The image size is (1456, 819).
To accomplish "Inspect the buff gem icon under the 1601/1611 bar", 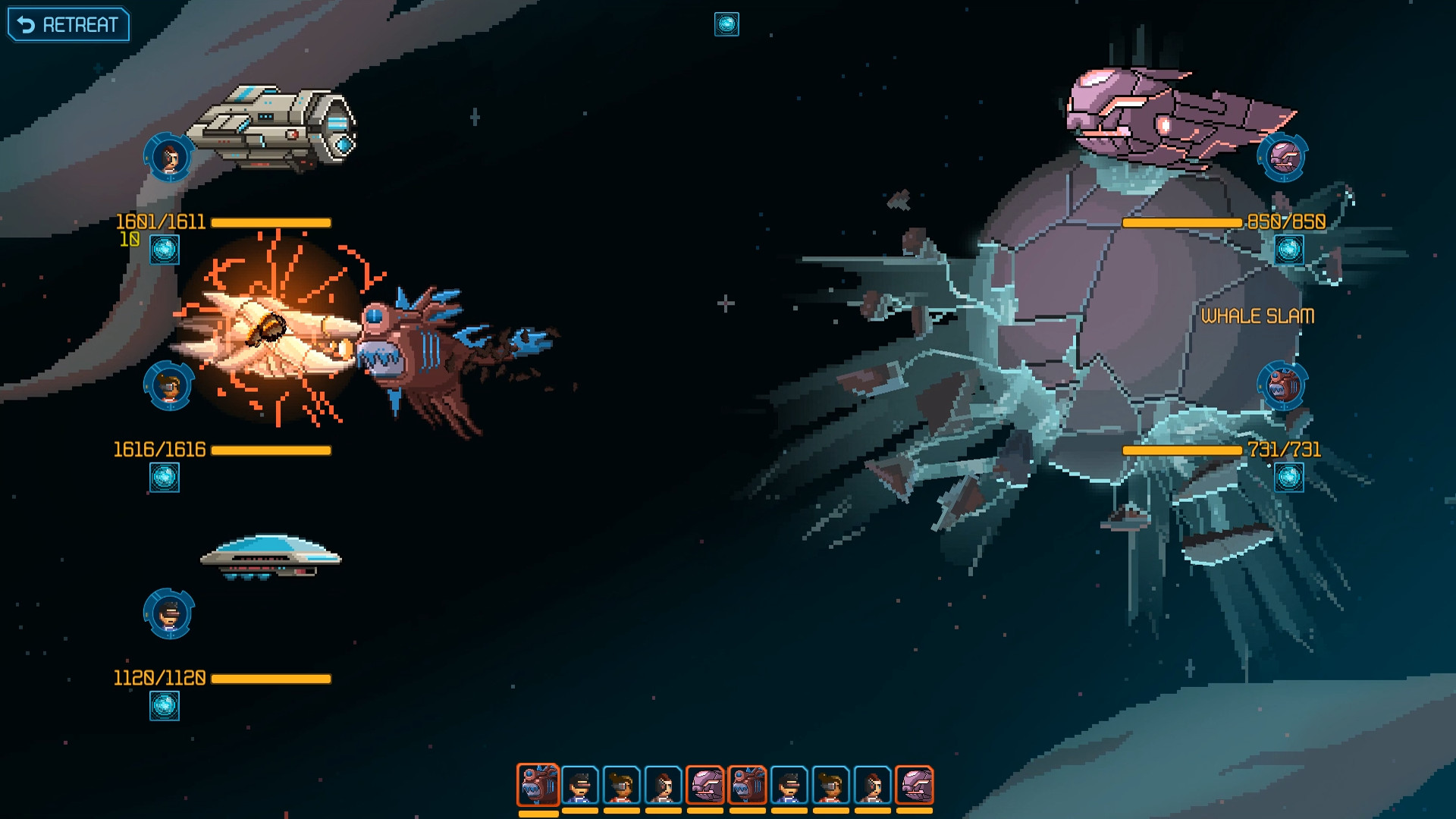I will pos(163,250).
